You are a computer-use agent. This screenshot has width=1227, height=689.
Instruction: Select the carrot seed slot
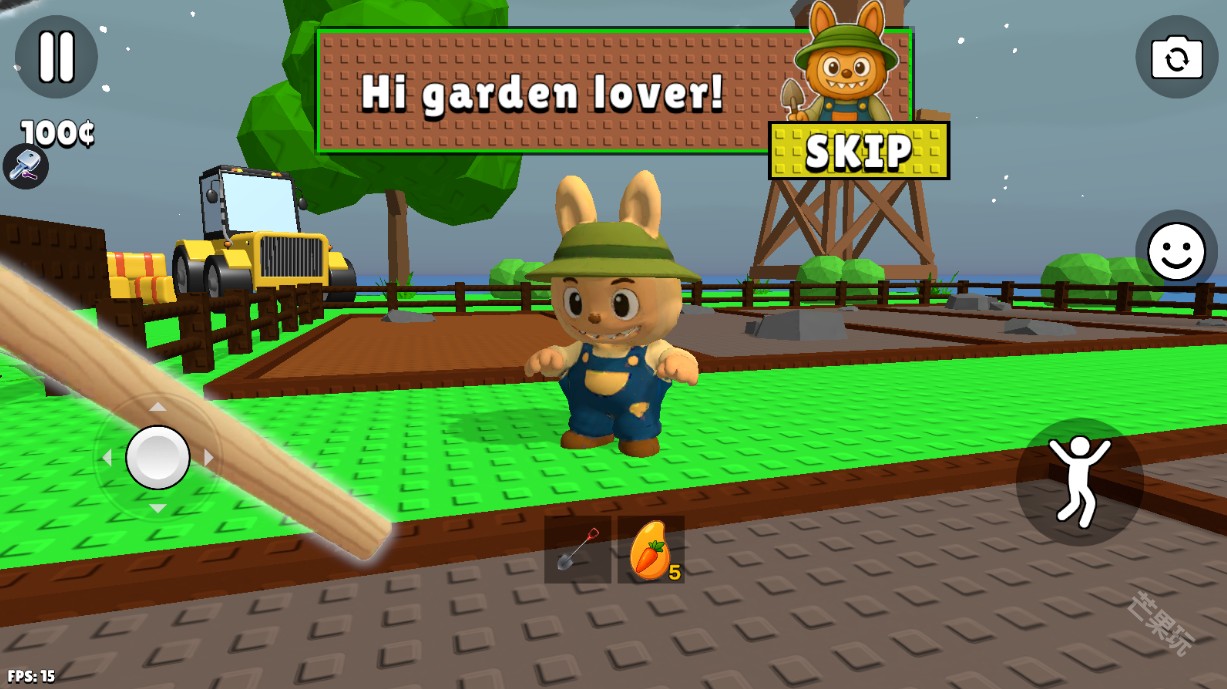point(651,550)
